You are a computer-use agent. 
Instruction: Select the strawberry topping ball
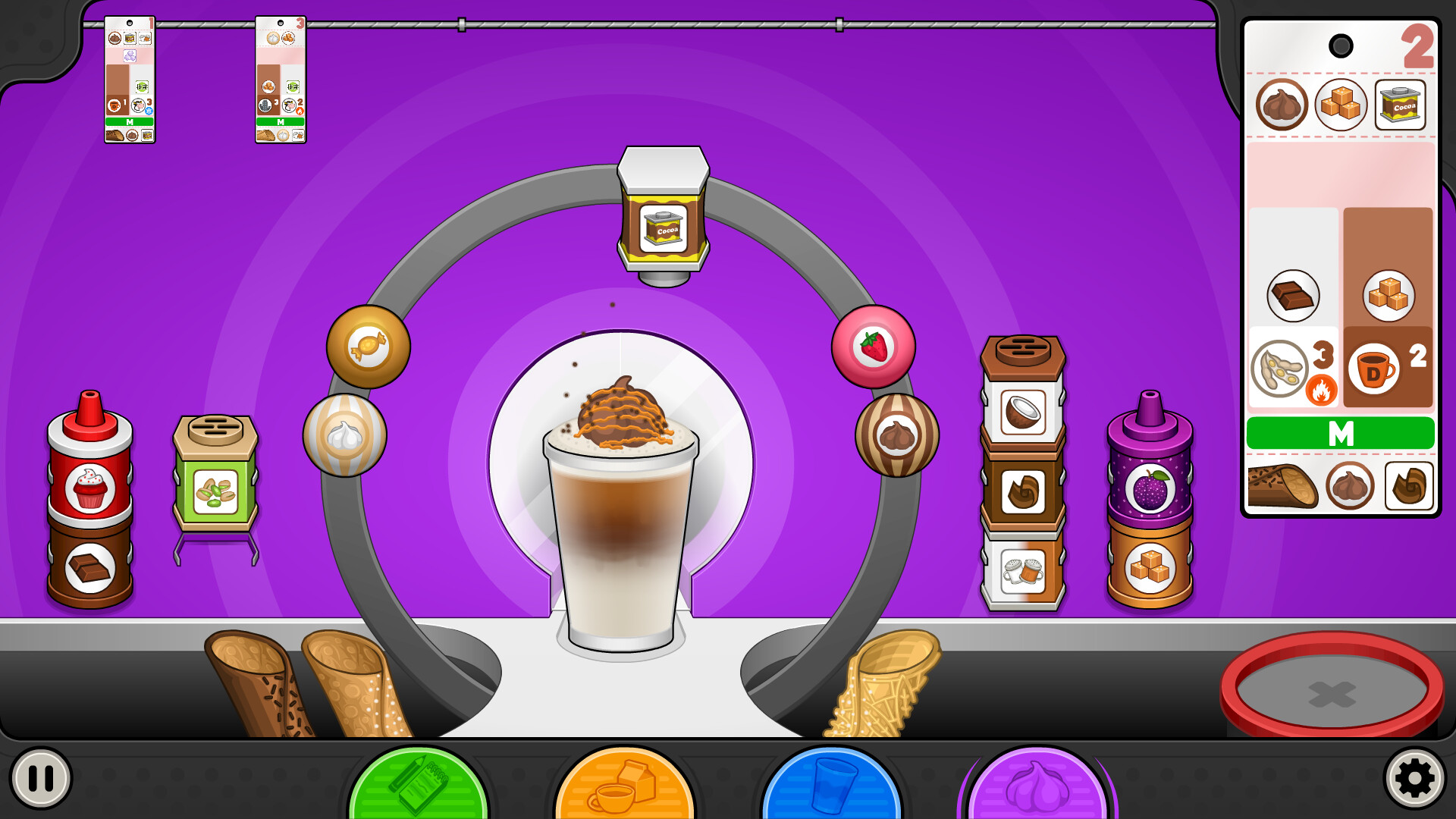[x=873, y=347]
